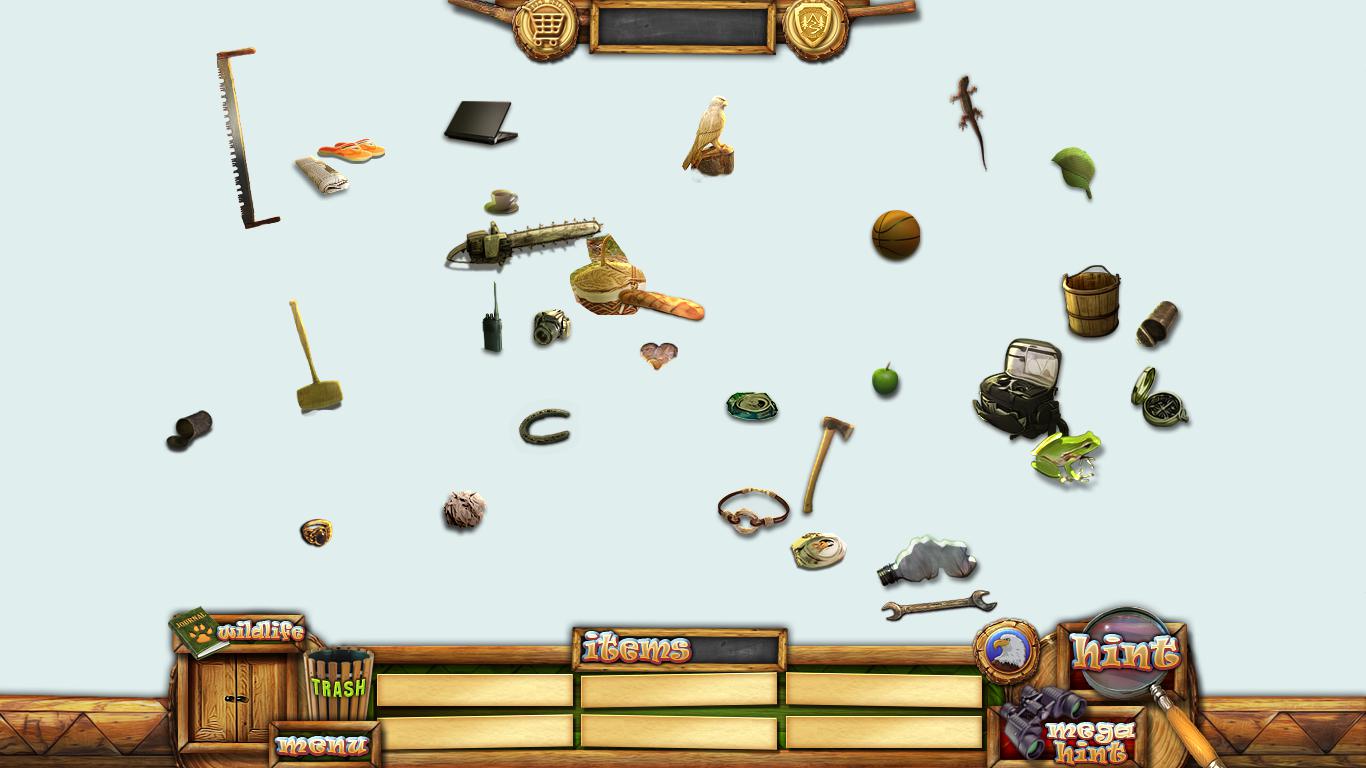This screenshot has height=768, width=1366.
Task: Click the bald eagle medallion
Action: click(1005, 651)
